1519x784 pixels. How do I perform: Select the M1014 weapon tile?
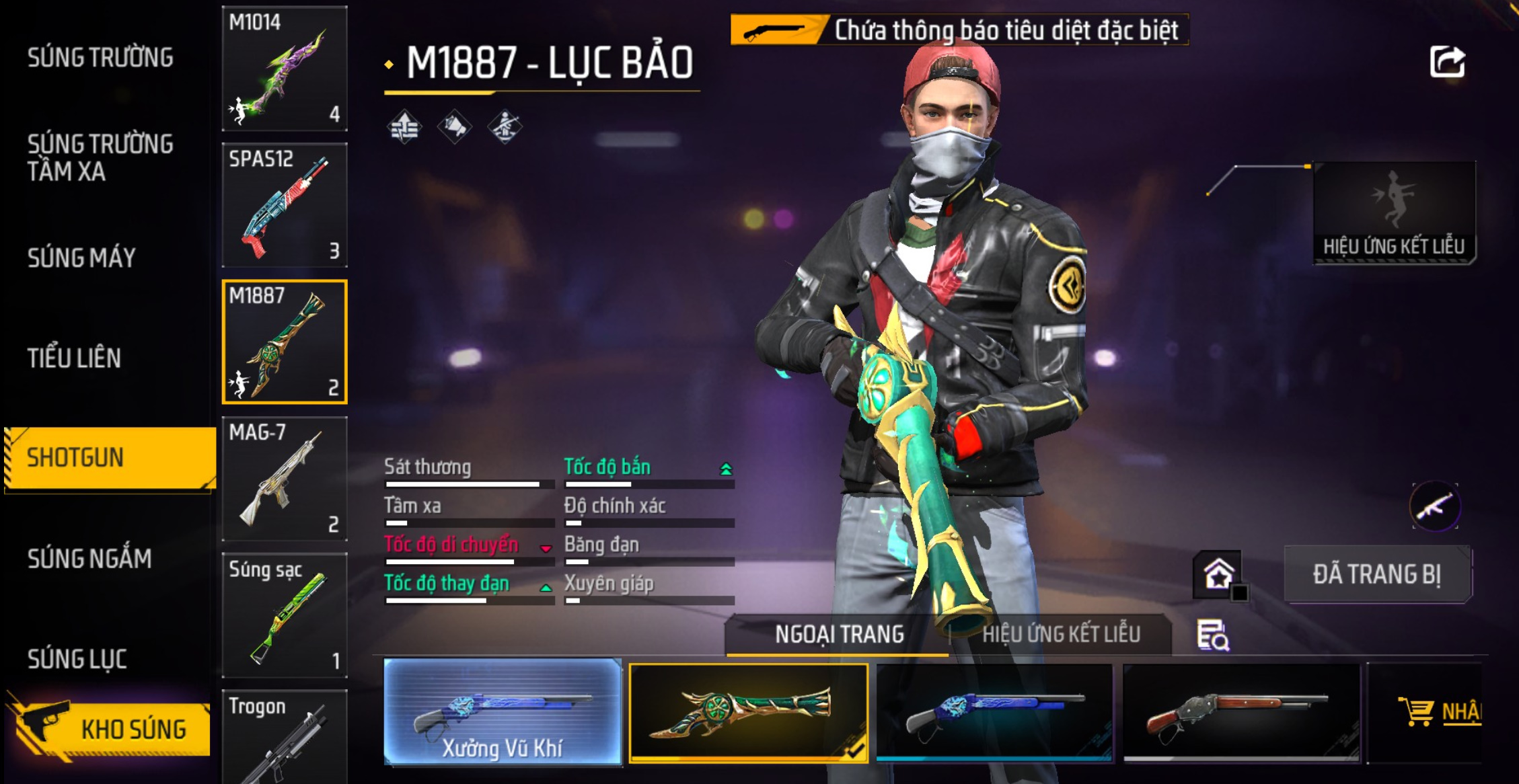pos(285,69)
